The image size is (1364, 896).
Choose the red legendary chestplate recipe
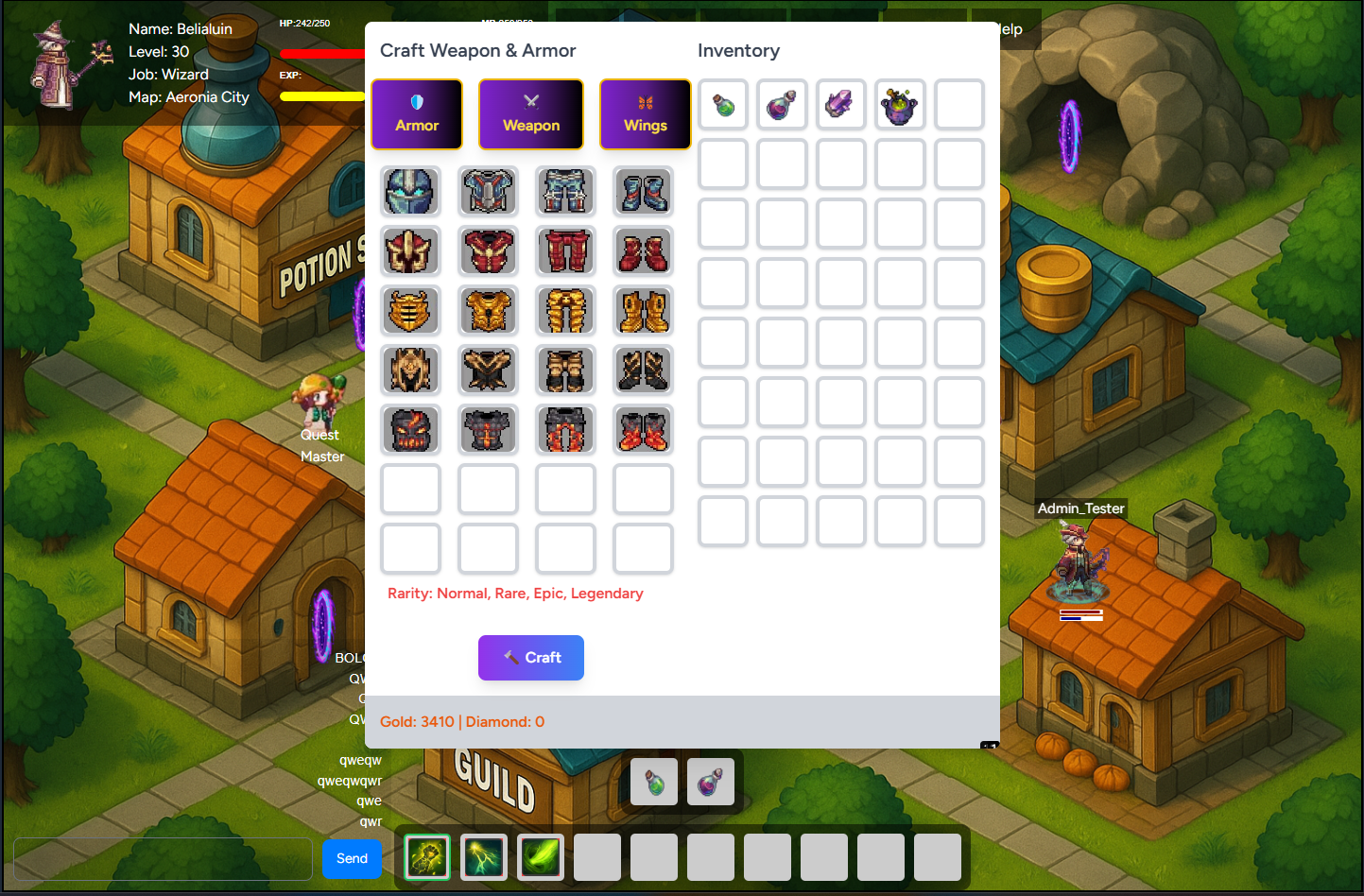[x=488, y=250]
